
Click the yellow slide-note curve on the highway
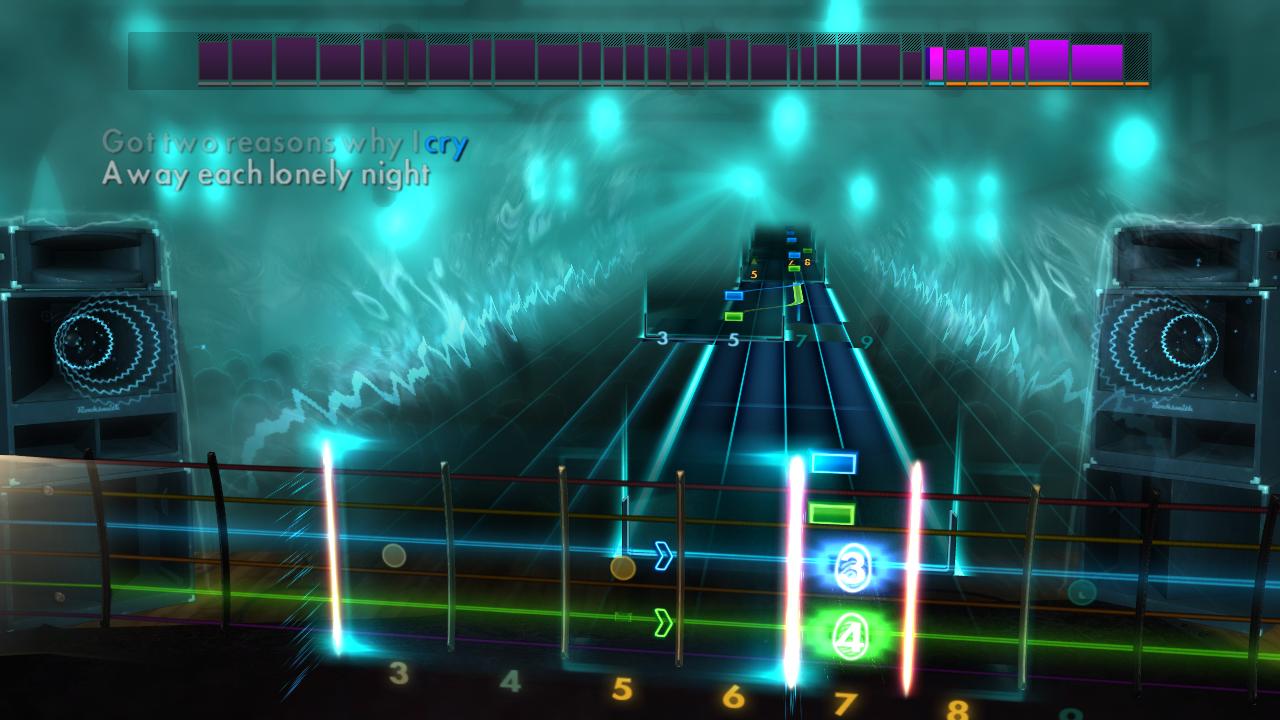pos(798,295)
